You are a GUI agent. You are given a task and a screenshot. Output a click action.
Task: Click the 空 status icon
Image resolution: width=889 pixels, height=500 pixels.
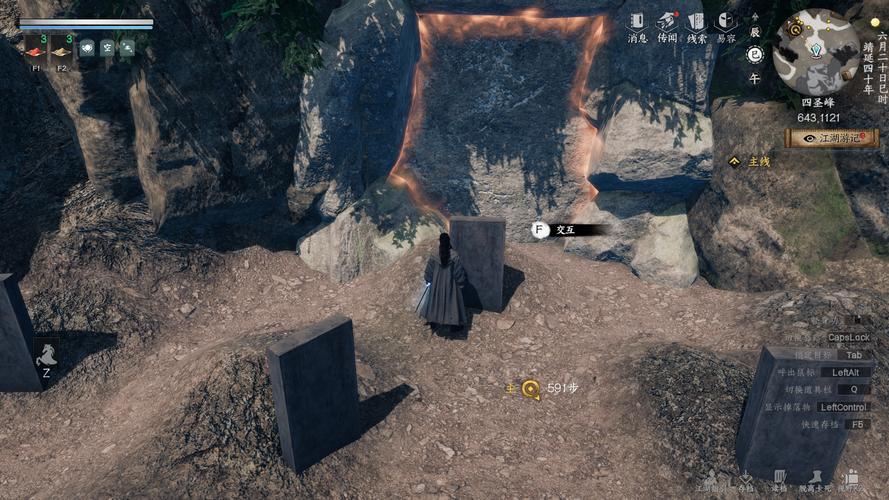coord(107,48)
